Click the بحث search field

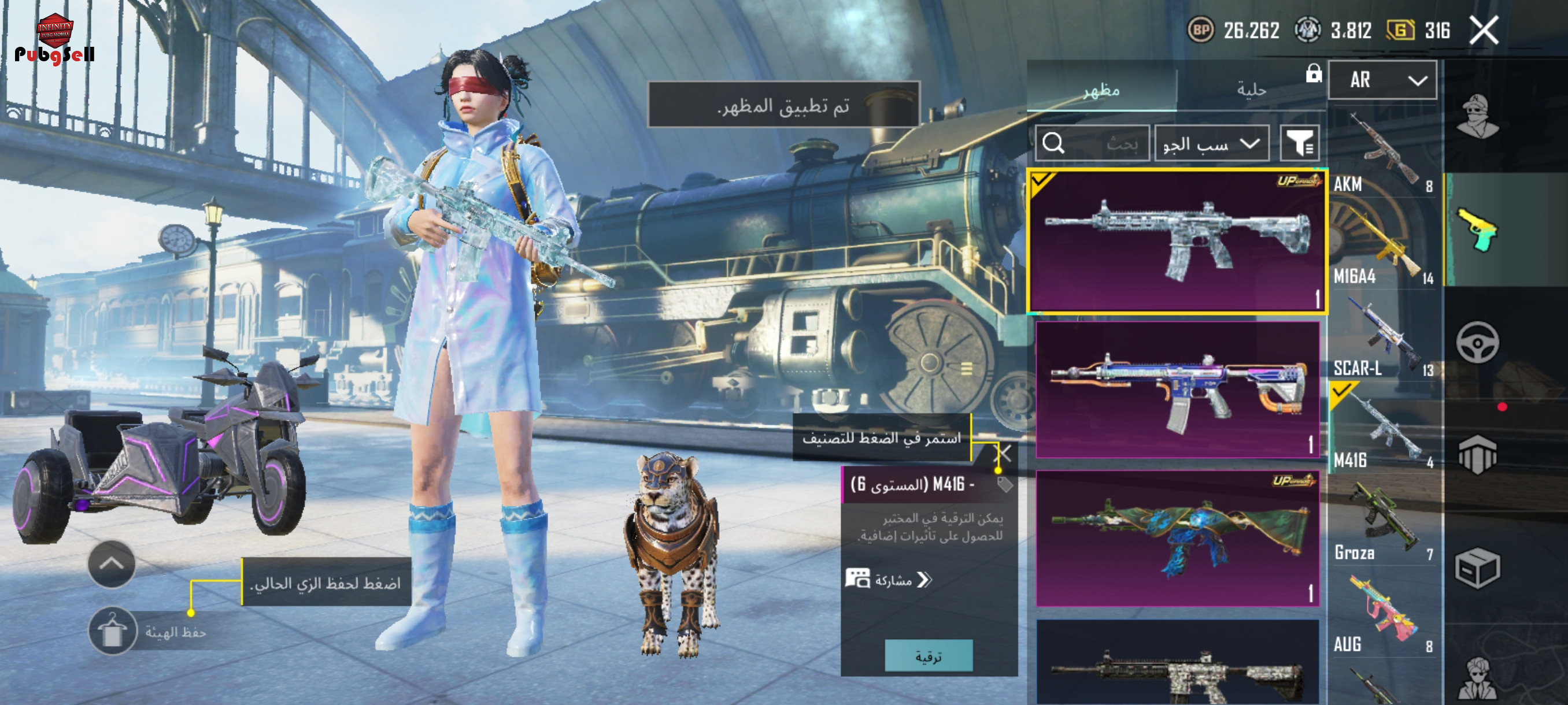[x=1092, y=143]
